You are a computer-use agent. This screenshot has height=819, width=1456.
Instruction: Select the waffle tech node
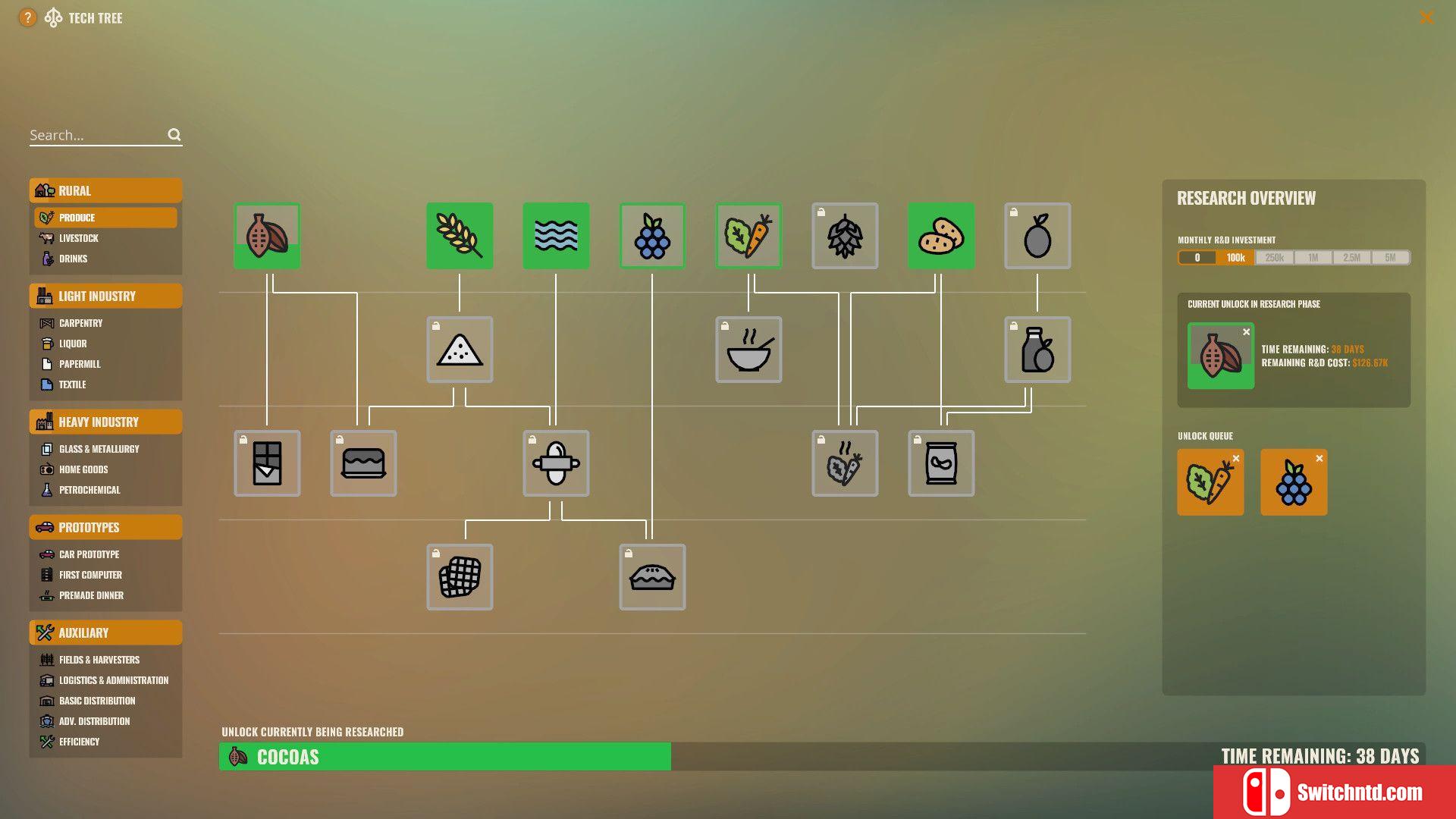point(460,577)
